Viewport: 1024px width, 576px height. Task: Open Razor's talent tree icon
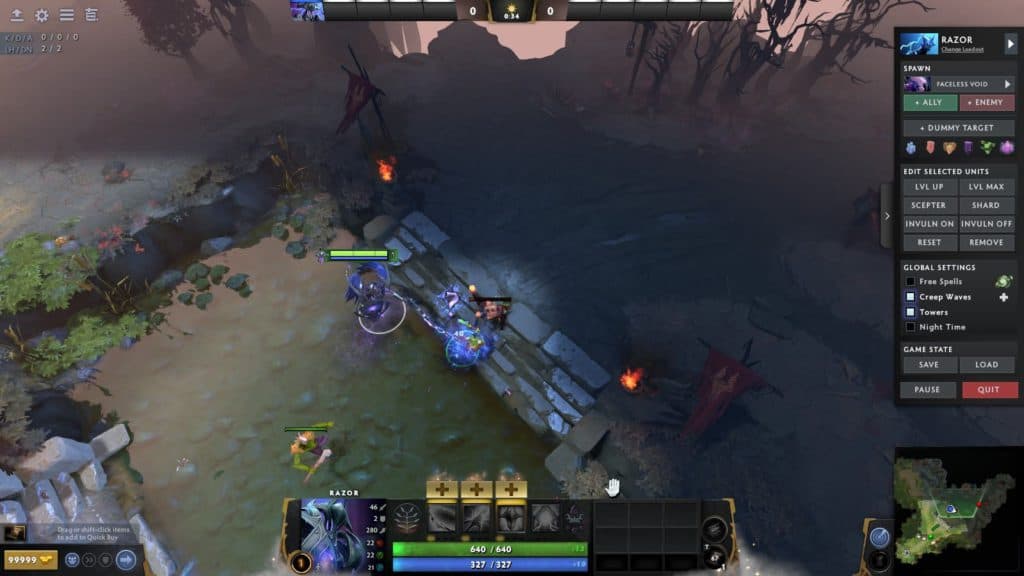(408, 516)
